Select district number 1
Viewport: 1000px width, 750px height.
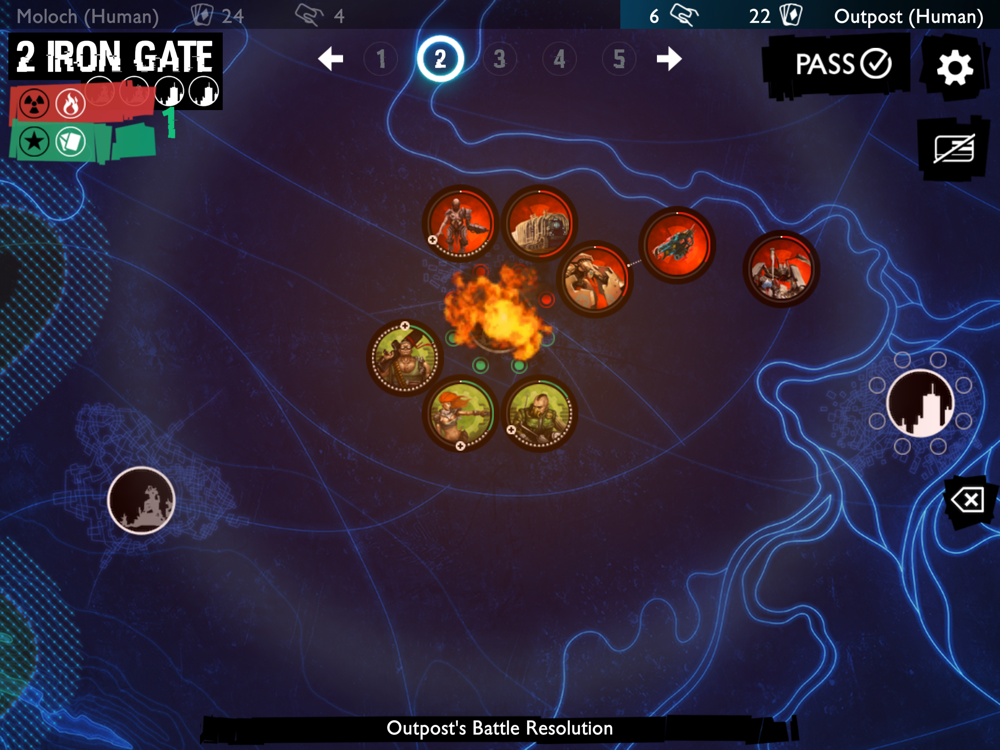[x=380, y=59]
